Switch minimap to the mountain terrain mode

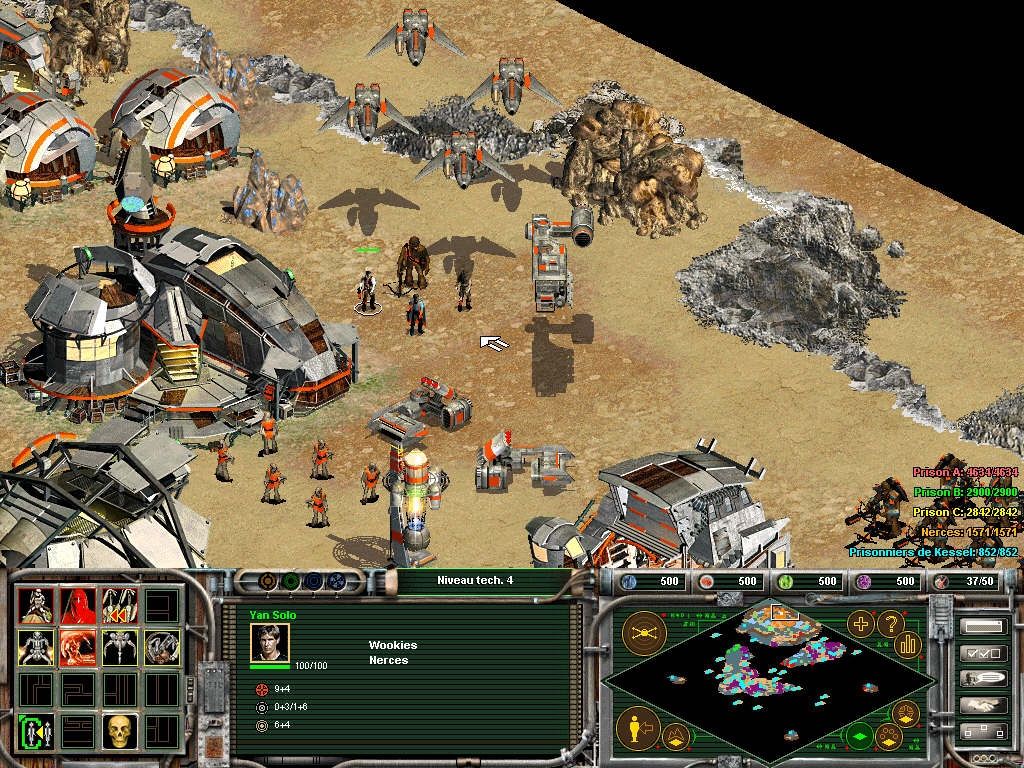676,738
